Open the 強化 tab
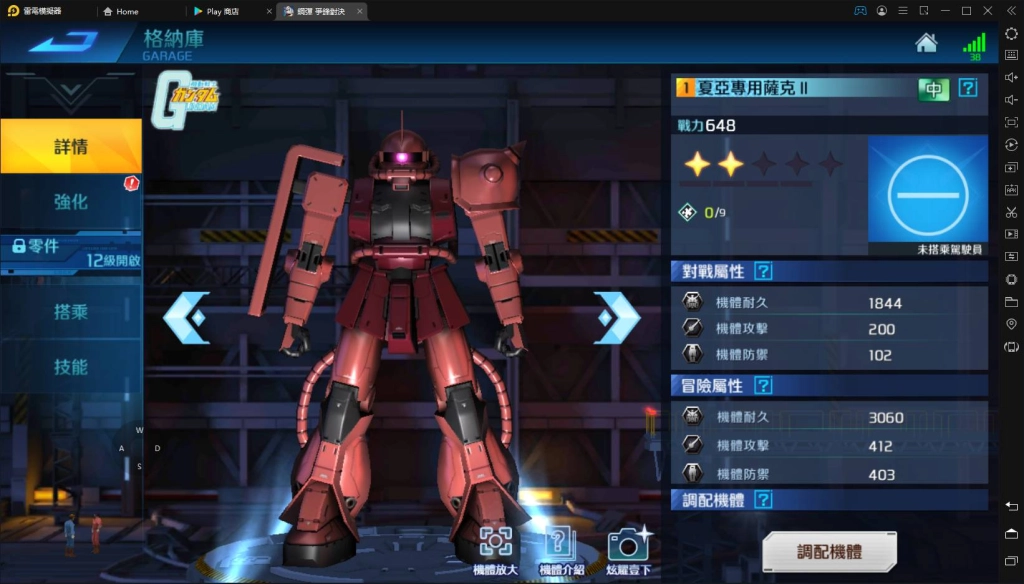This screenshot has width=1024, height=584. [x=71, y=201]
